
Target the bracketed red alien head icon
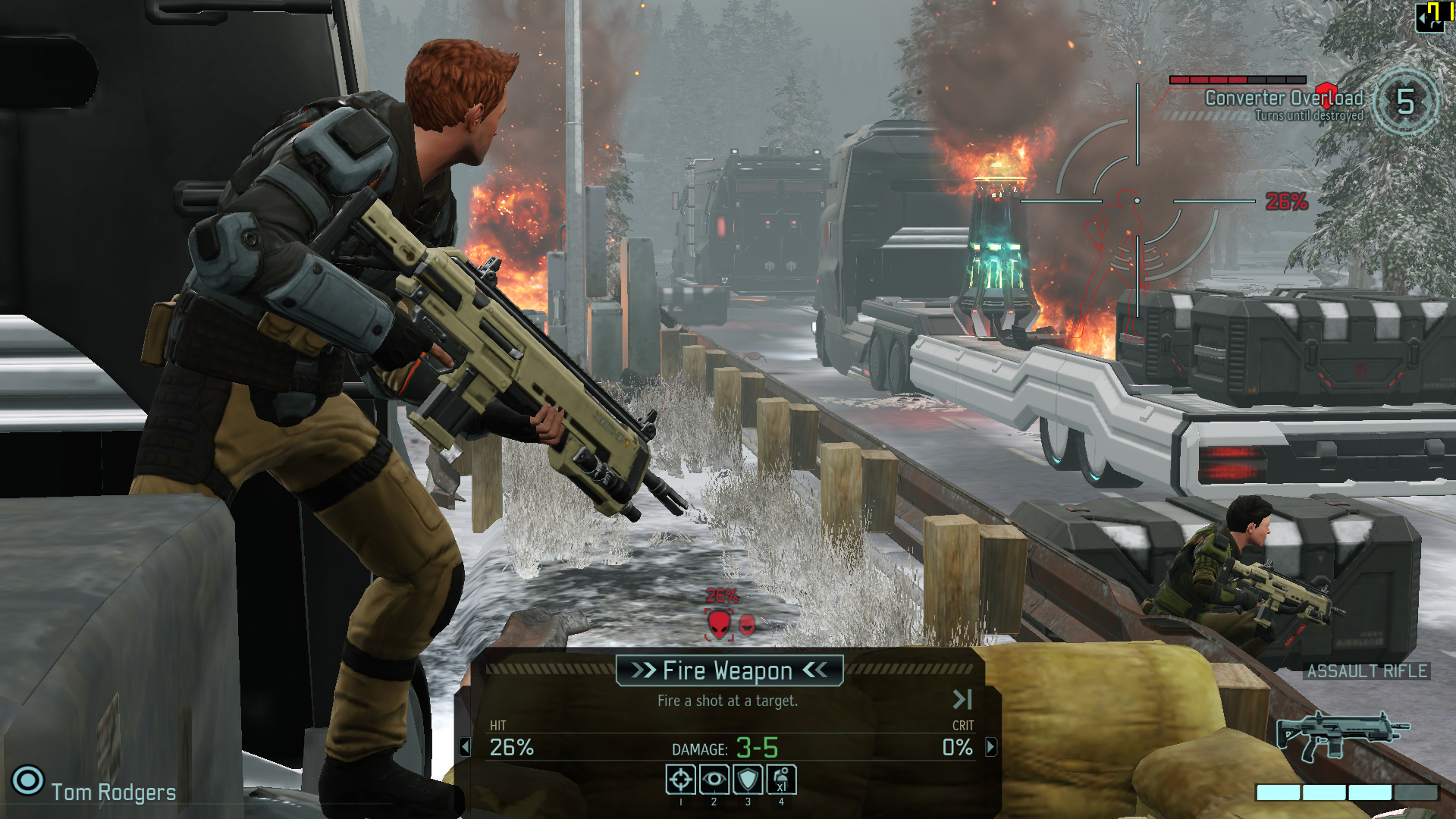pos(719,625)
